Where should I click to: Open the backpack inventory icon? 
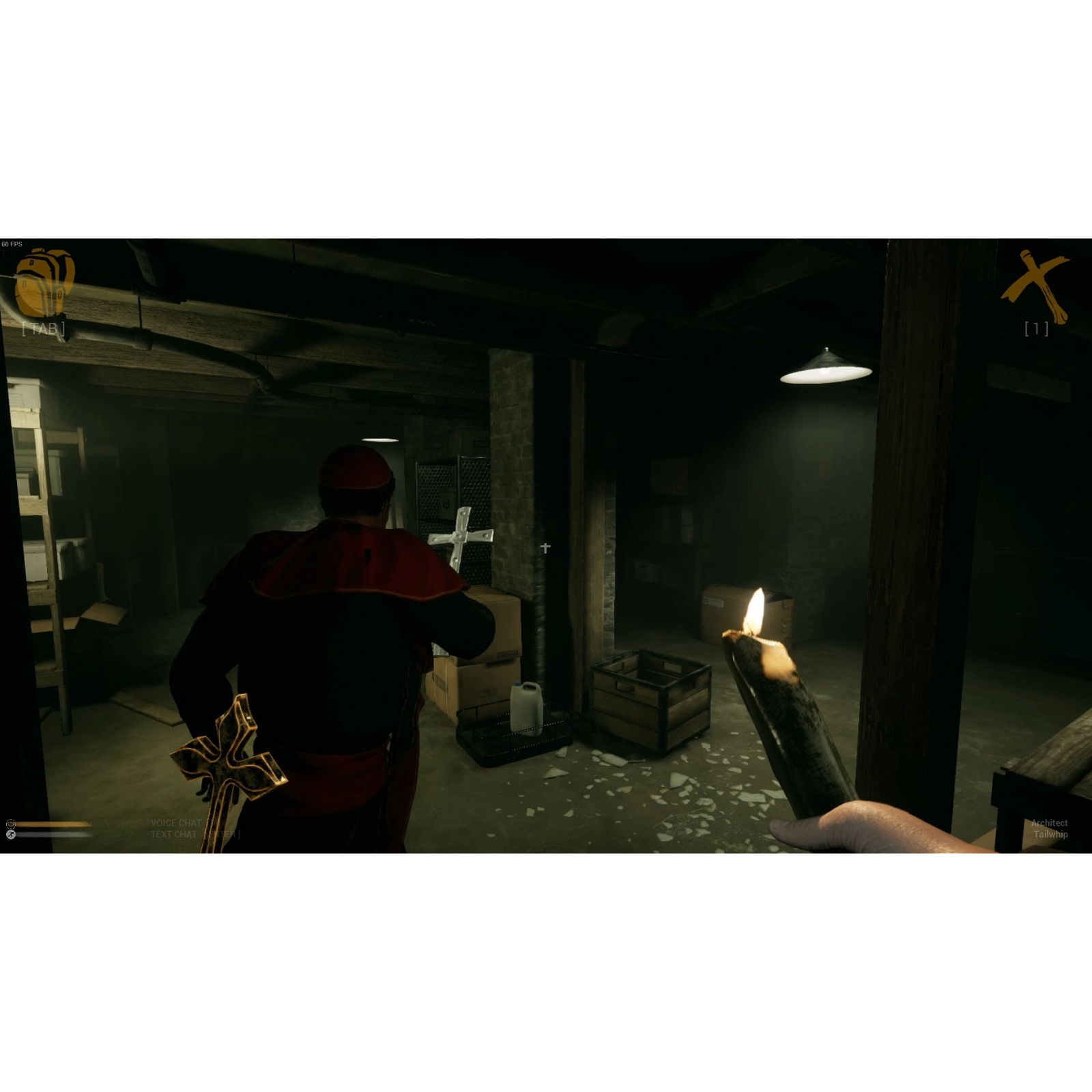44,283
